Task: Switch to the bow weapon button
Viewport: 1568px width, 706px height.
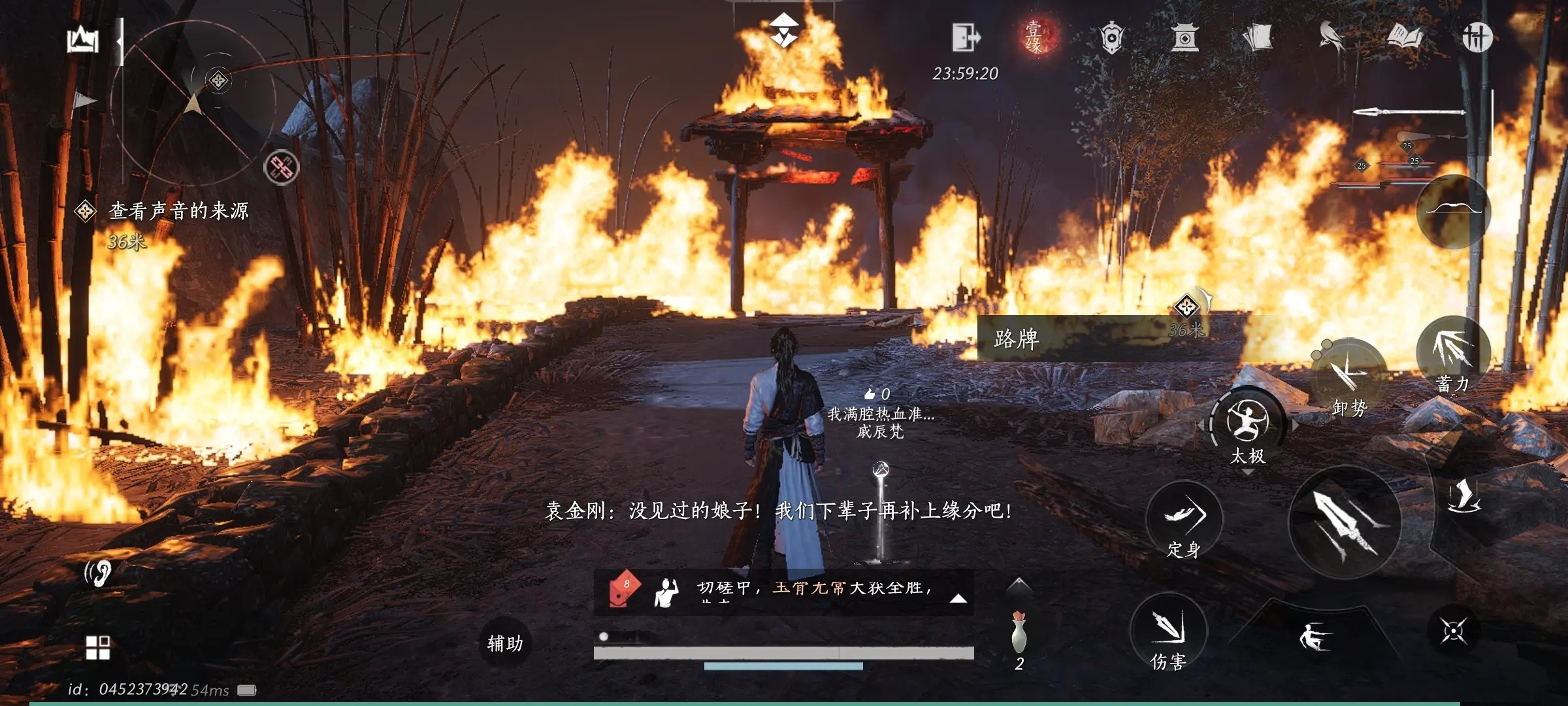Action: coord(1453,211)
